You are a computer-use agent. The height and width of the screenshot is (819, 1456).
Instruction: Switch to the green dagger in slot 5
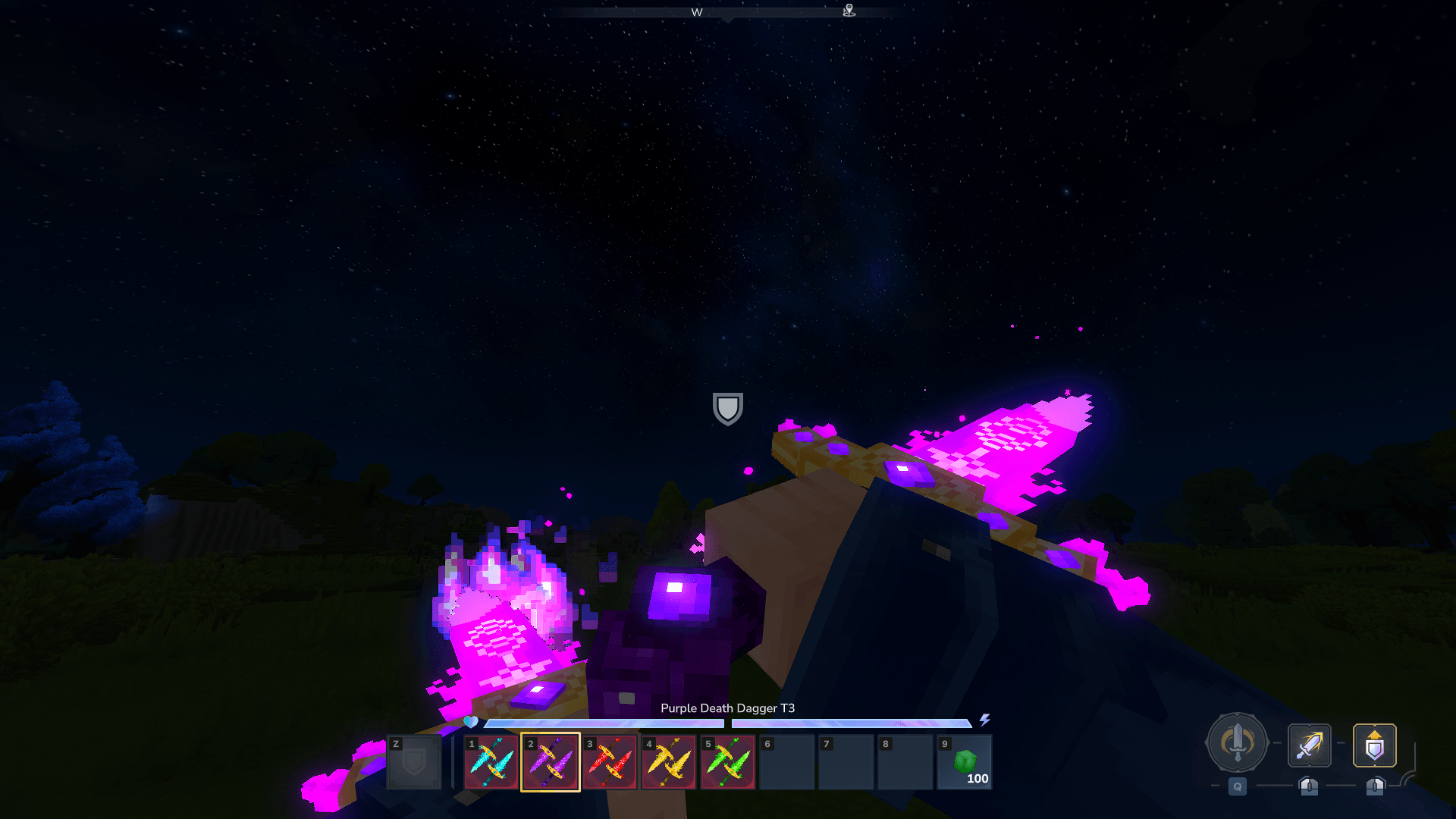coord(728,762)
